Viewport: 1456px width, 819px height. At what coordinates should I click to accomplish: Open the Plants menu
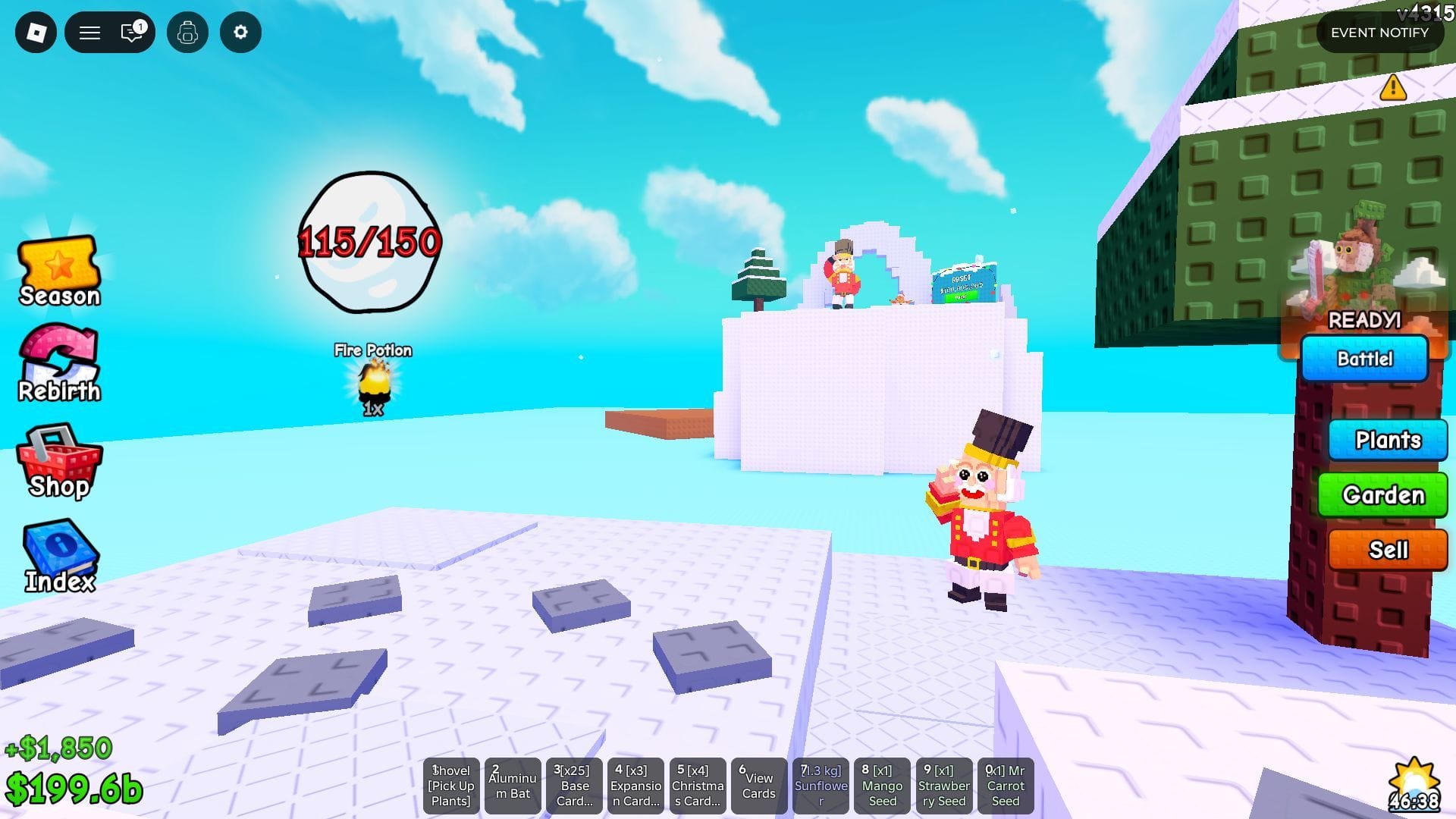coord(1388,440)
